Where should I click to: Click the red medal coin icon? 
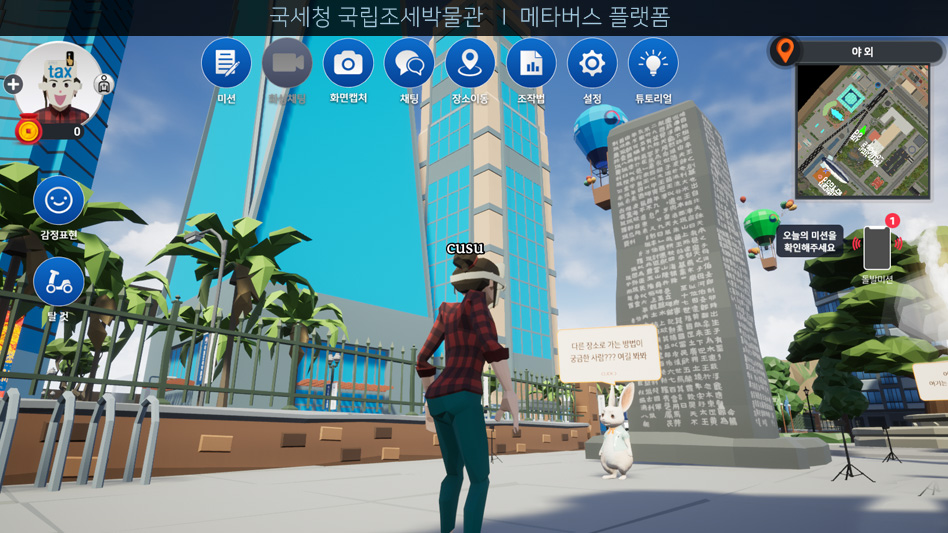click(x=28, y=131)
